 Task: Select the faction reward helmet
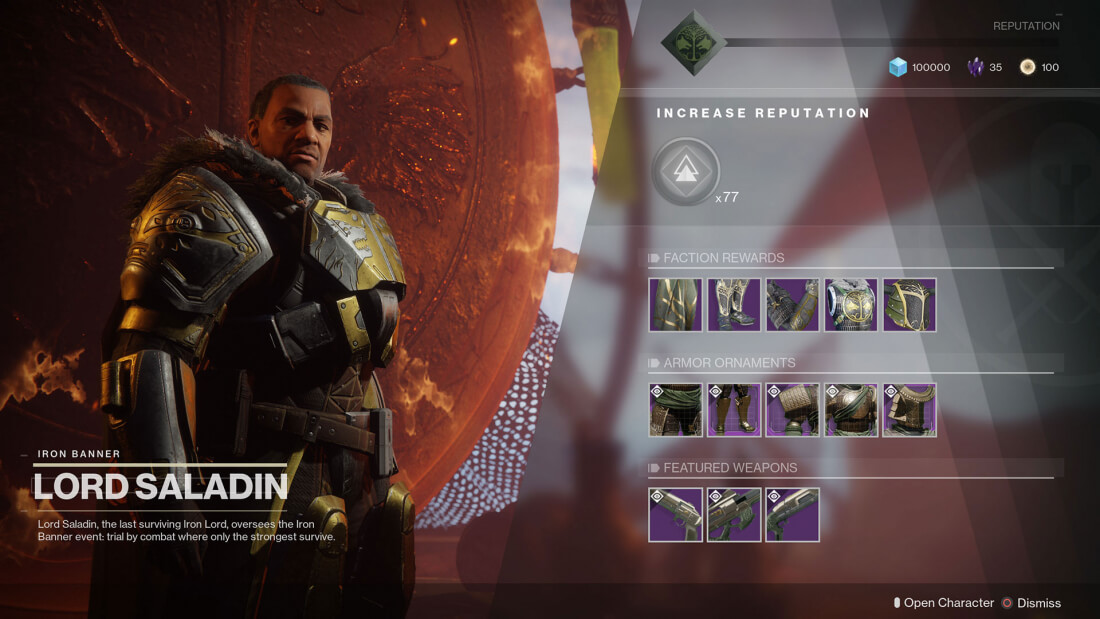click(910, 305)
